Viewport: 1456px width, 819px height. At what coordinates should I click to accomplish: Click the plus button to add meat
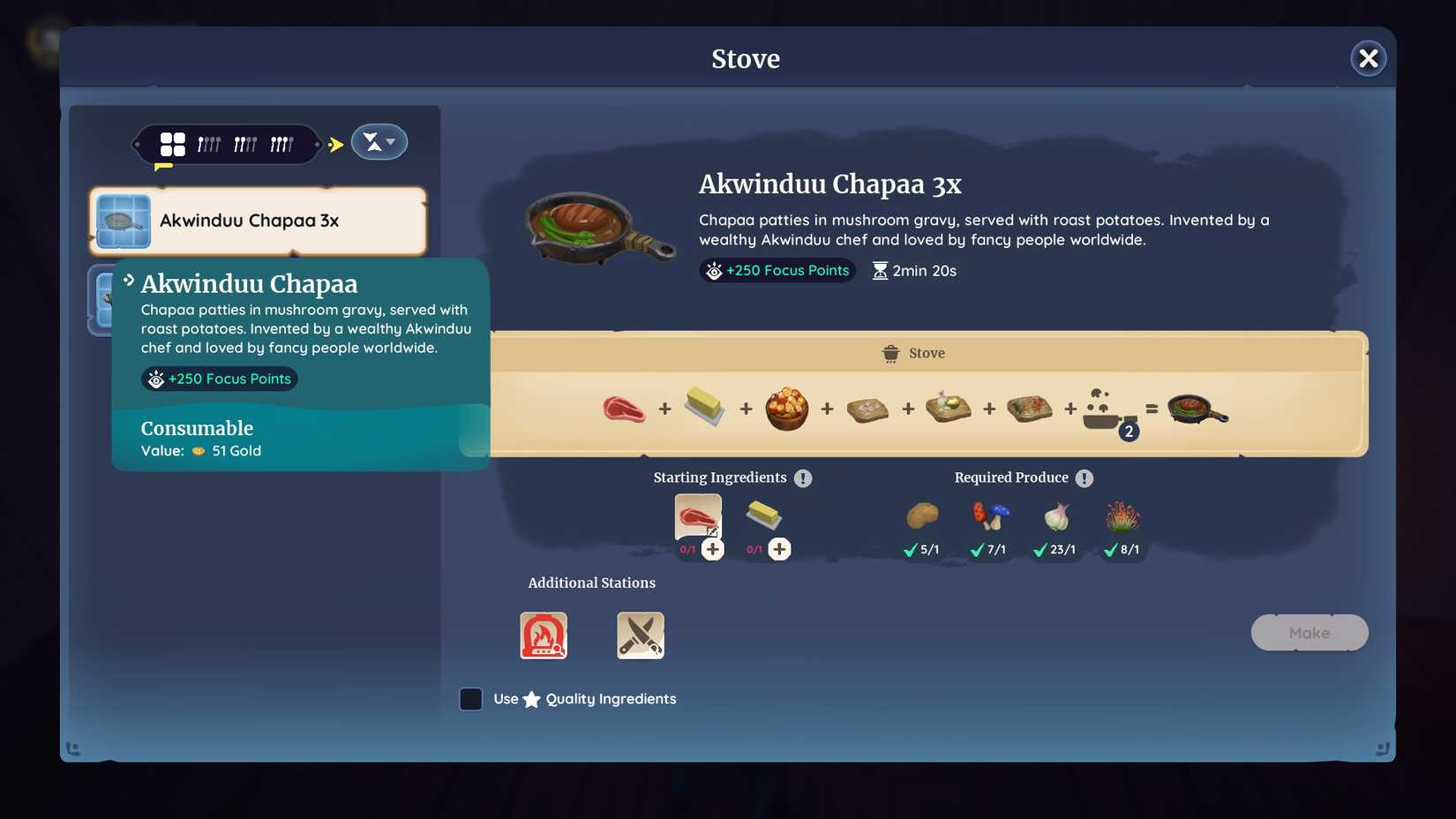pos(713,549)
